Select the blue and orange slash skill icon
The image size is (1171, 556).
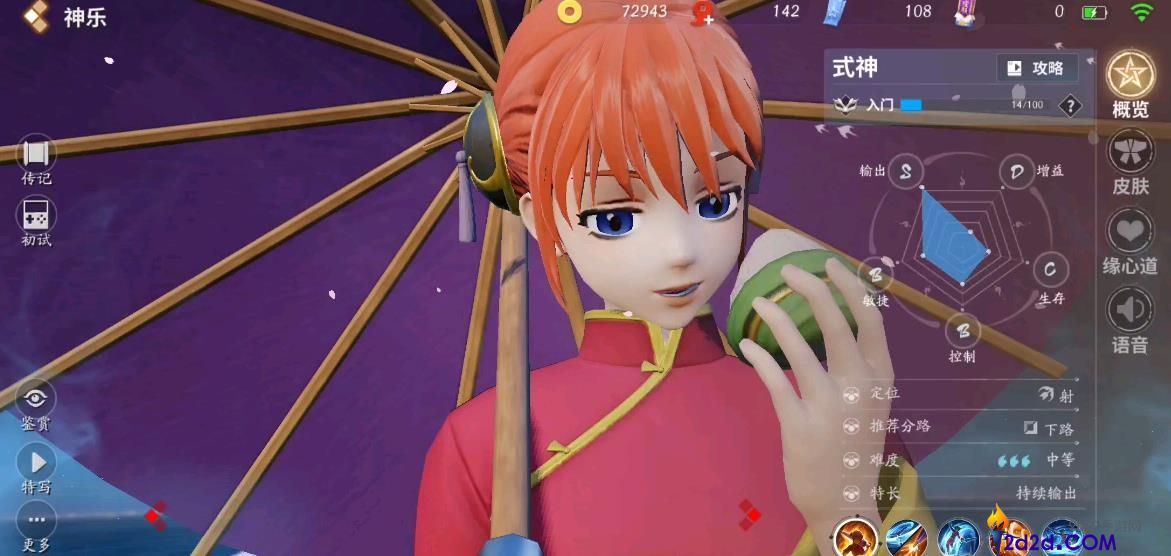coord(906,538)
